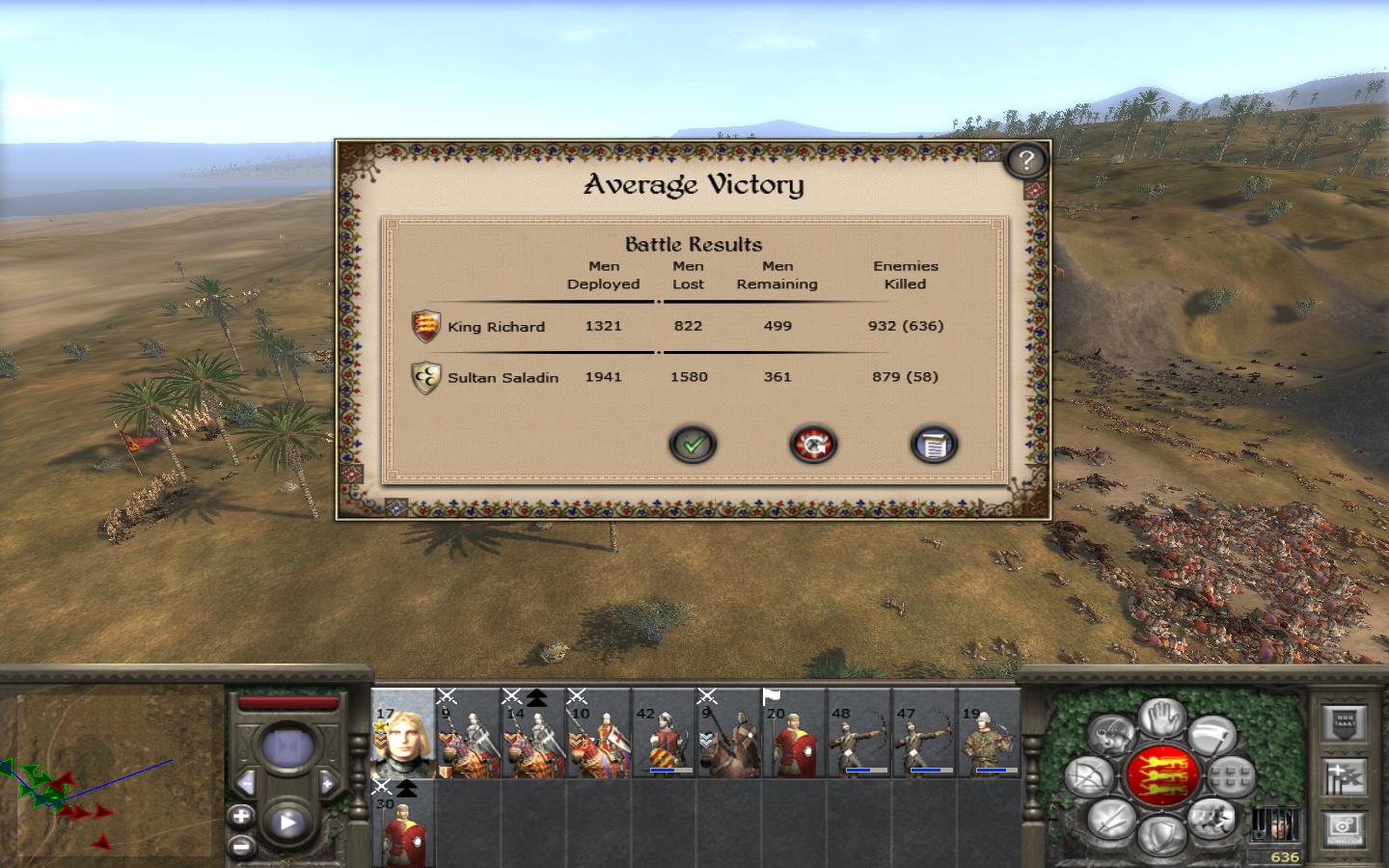Open the unit formations grid button
The width and height of the screenshot is (1389, 868).
(1232, 776)
